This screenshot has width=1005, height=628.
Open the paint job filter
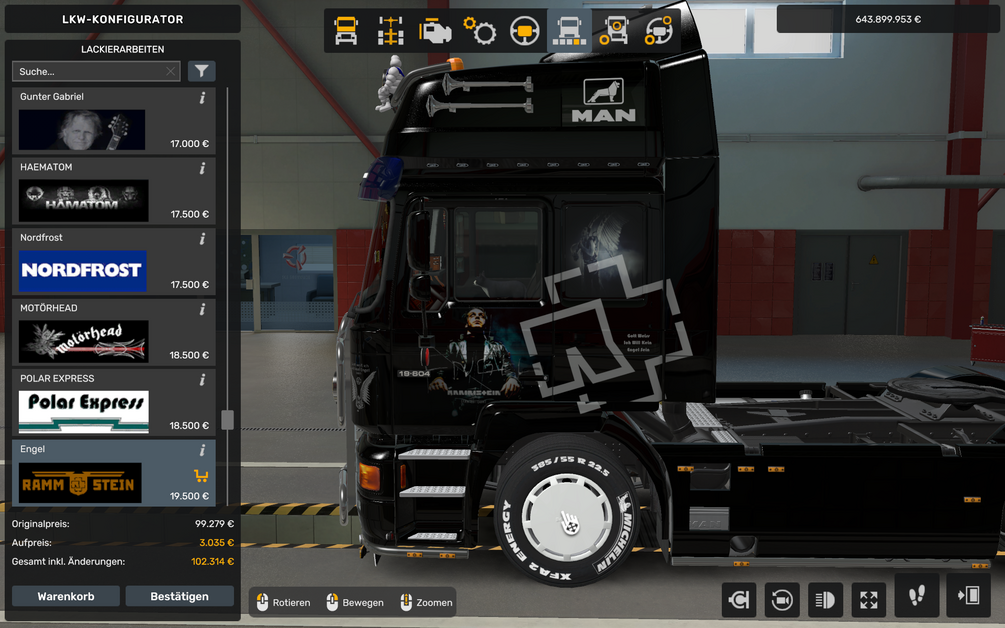(x=202, y=71)
